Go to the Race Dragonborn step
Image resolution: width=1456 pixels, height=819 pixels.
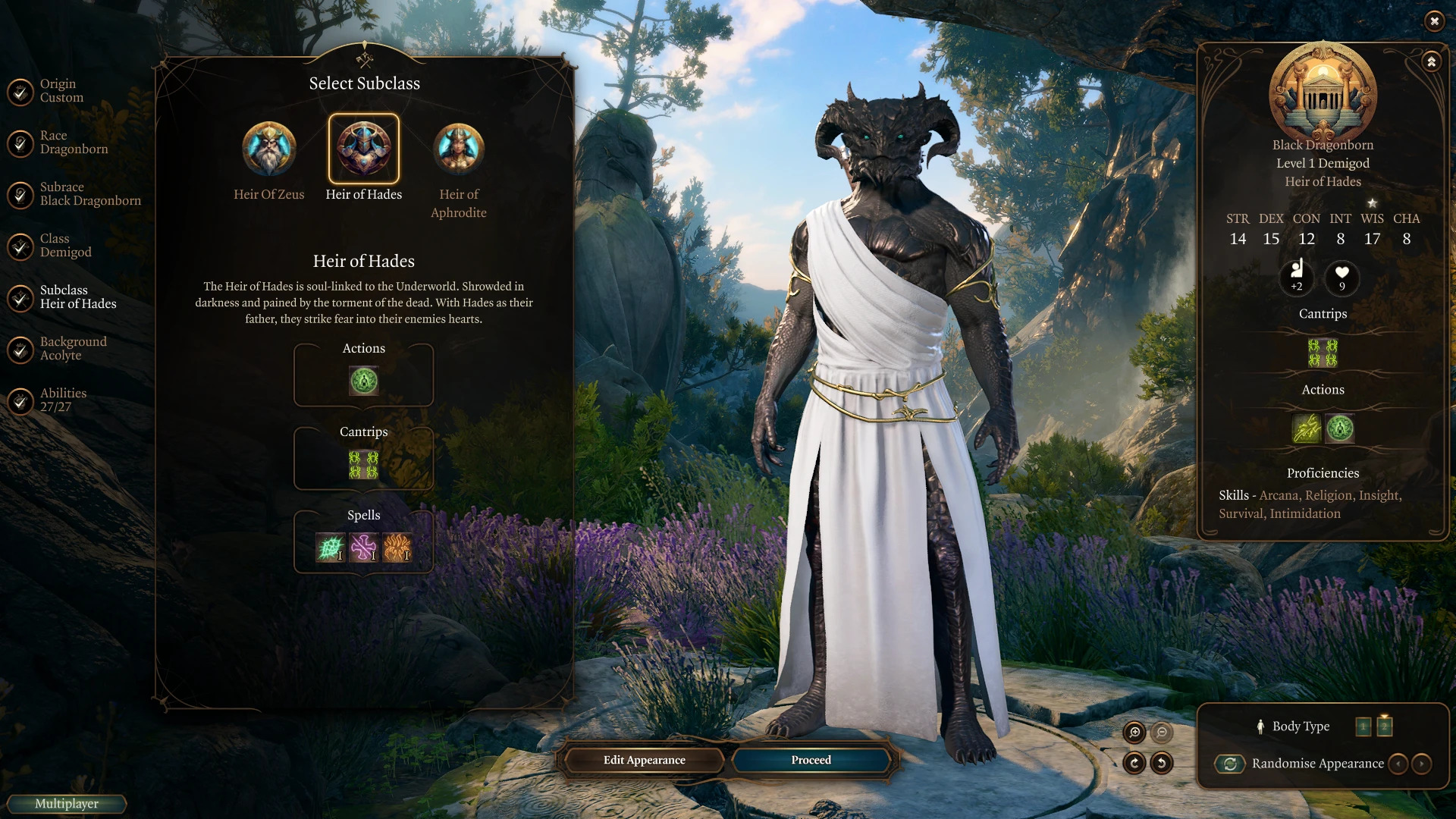click(73, 143)
